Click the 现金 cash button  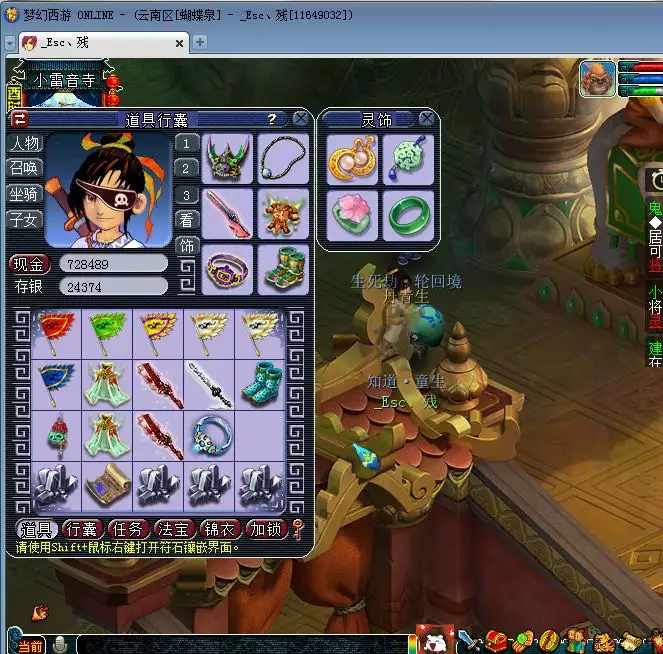[29, 264]
